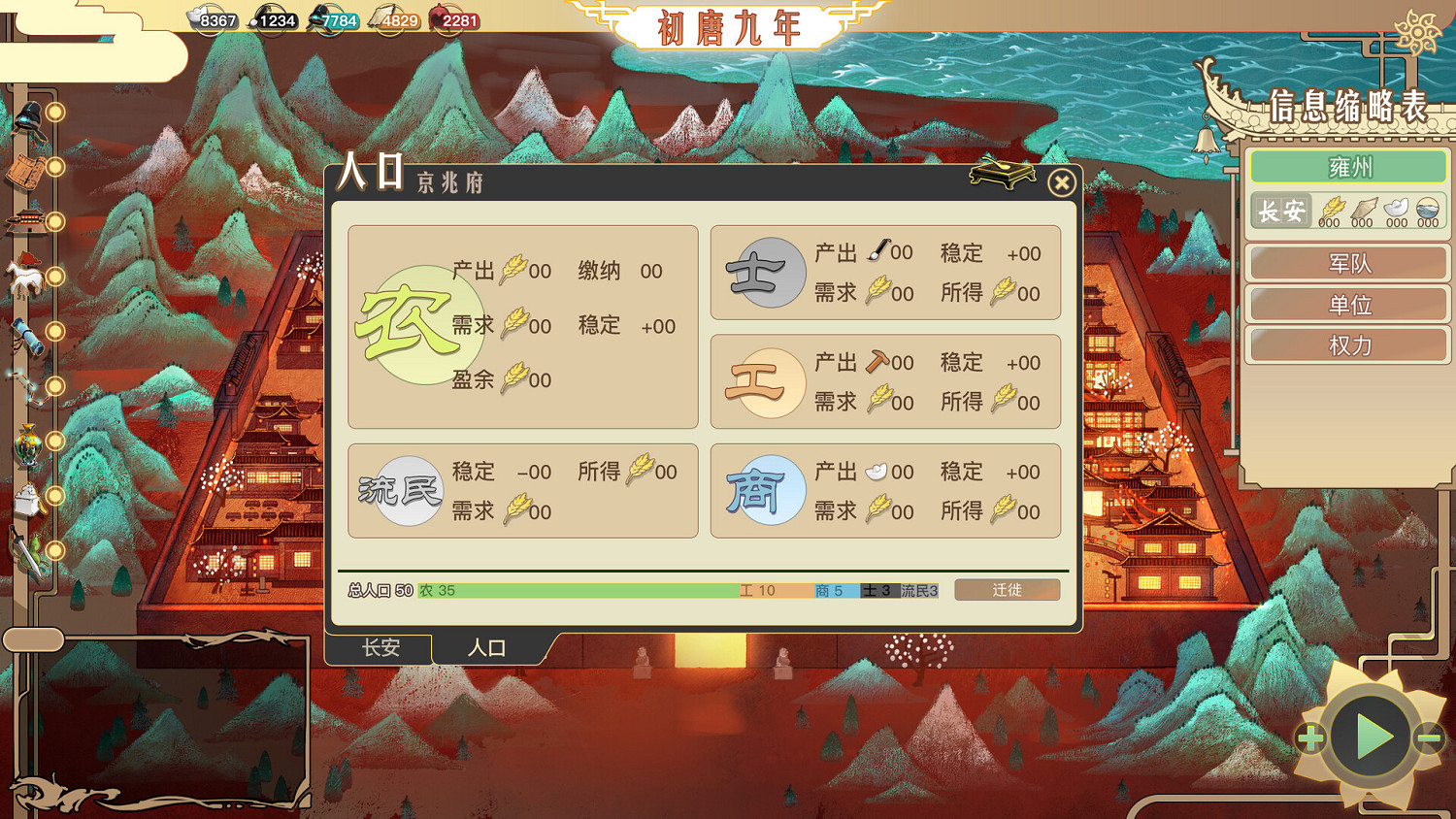
Task: Select the sword icon at the sidebar bottom
Action: [25, 550]
